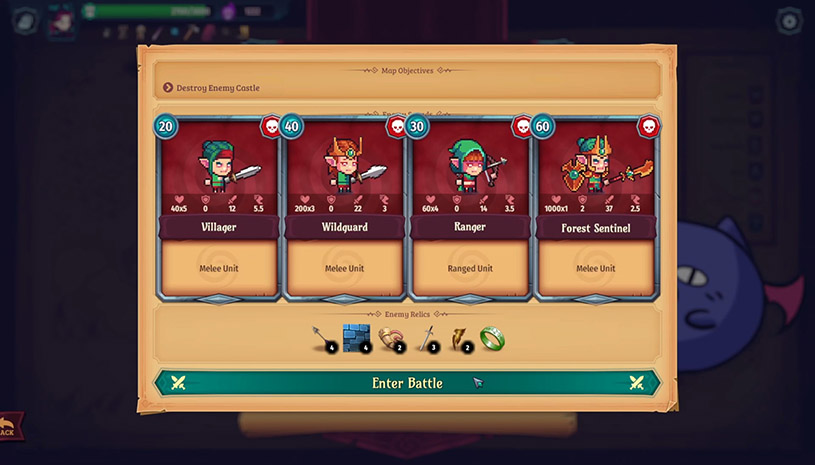View the Forest Sentinel unit card

(595, 208)
